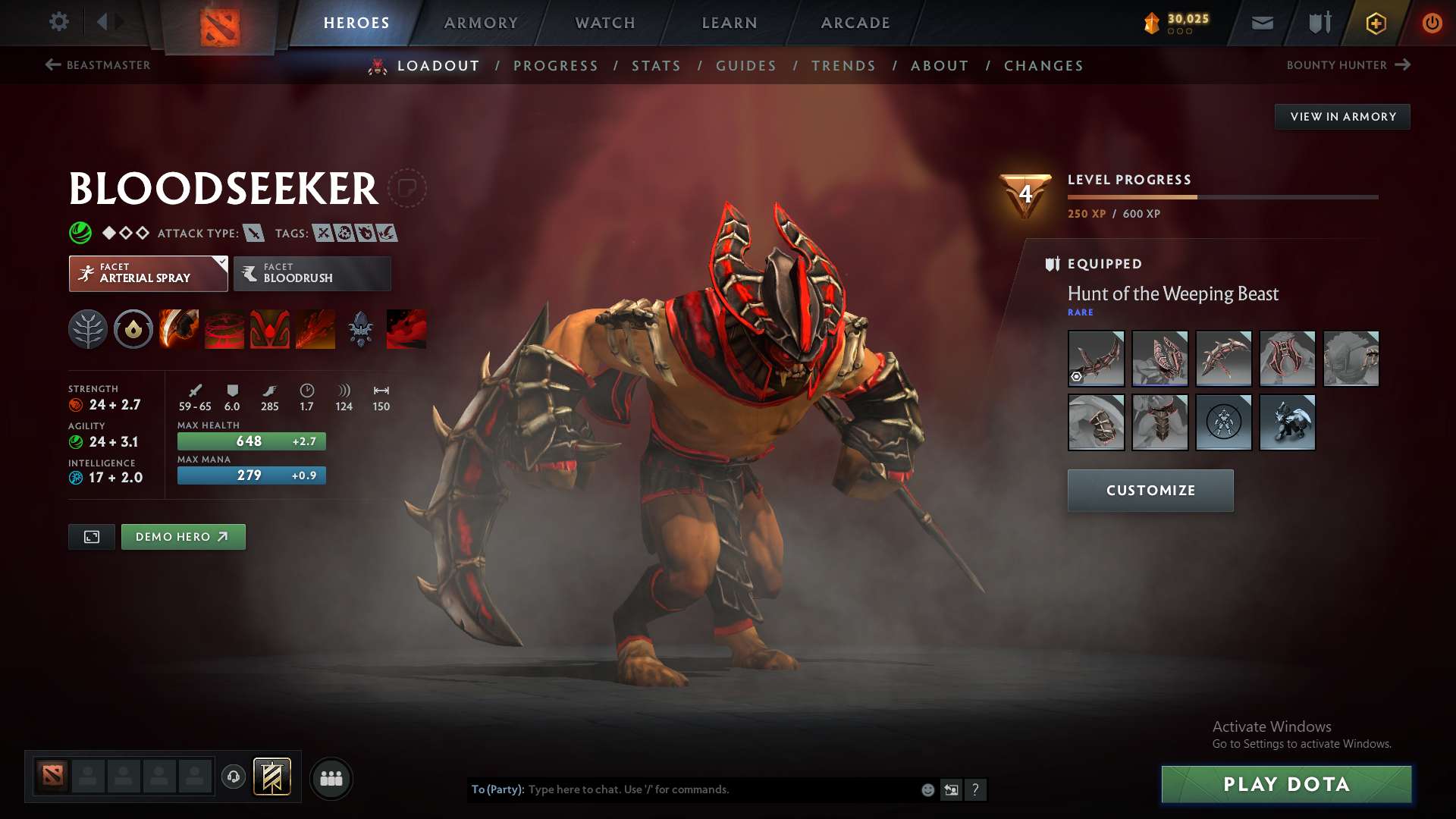Image resolution: width=1456 pixels, height=819 pixels.
Task: Click the Aghanim's Scepter upgrade icon
Action: coord(360,328)
